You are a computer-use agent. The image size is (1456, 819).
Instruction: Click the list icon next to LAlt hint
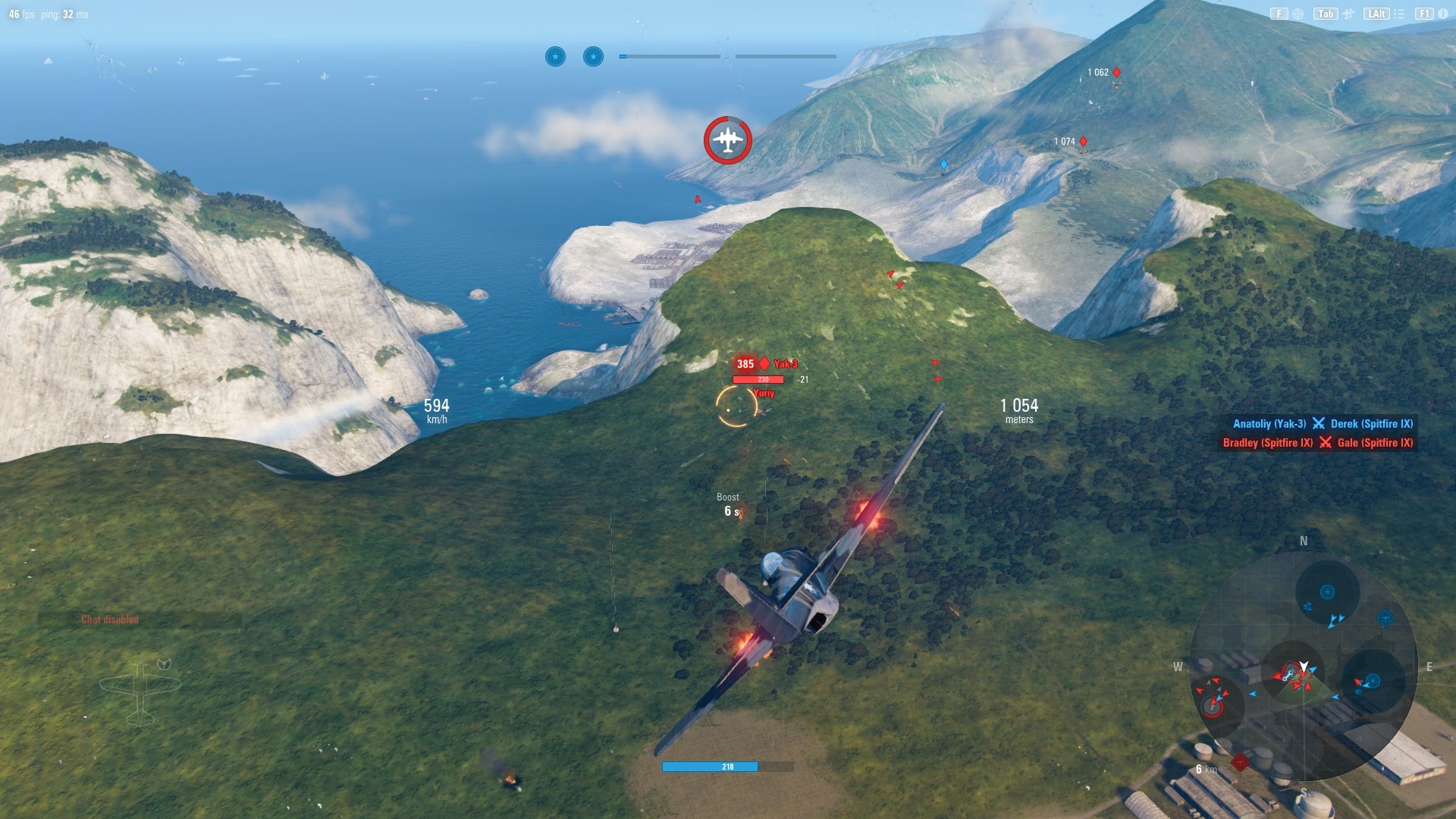pyautogui.click(x=1399, y=14)
